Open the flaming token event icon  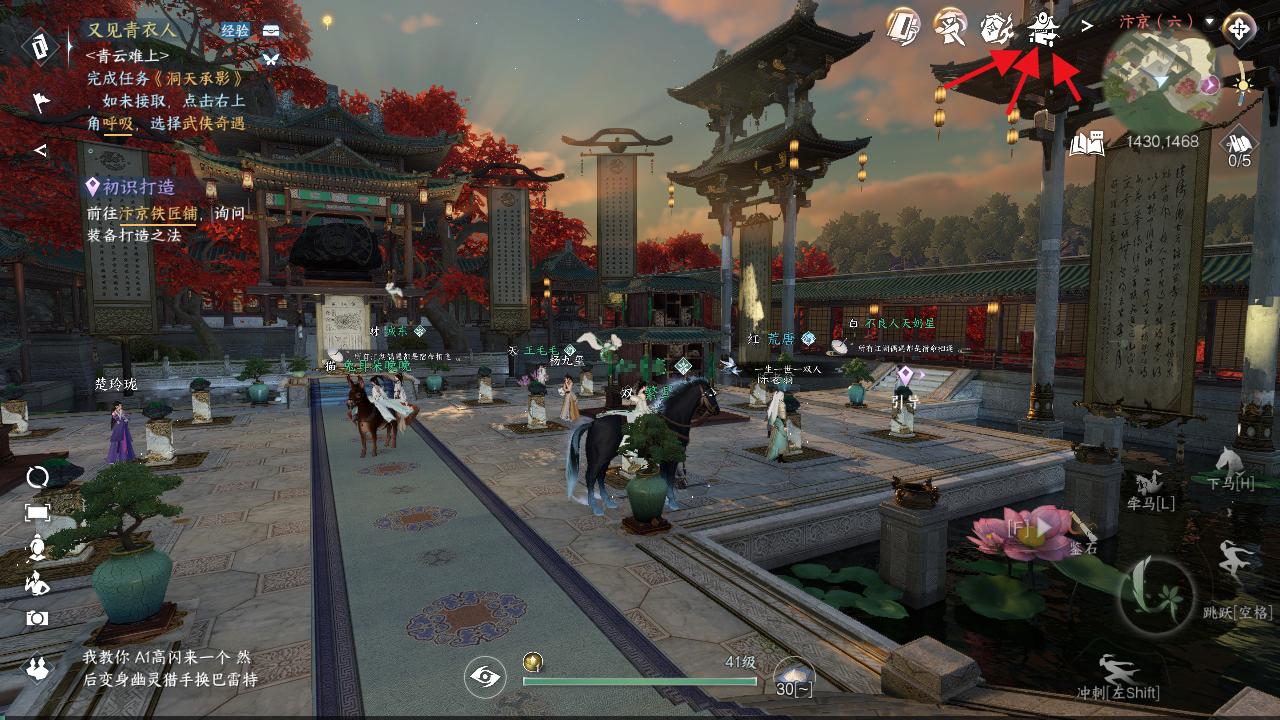pyautogui.click(x=999, y=28)
